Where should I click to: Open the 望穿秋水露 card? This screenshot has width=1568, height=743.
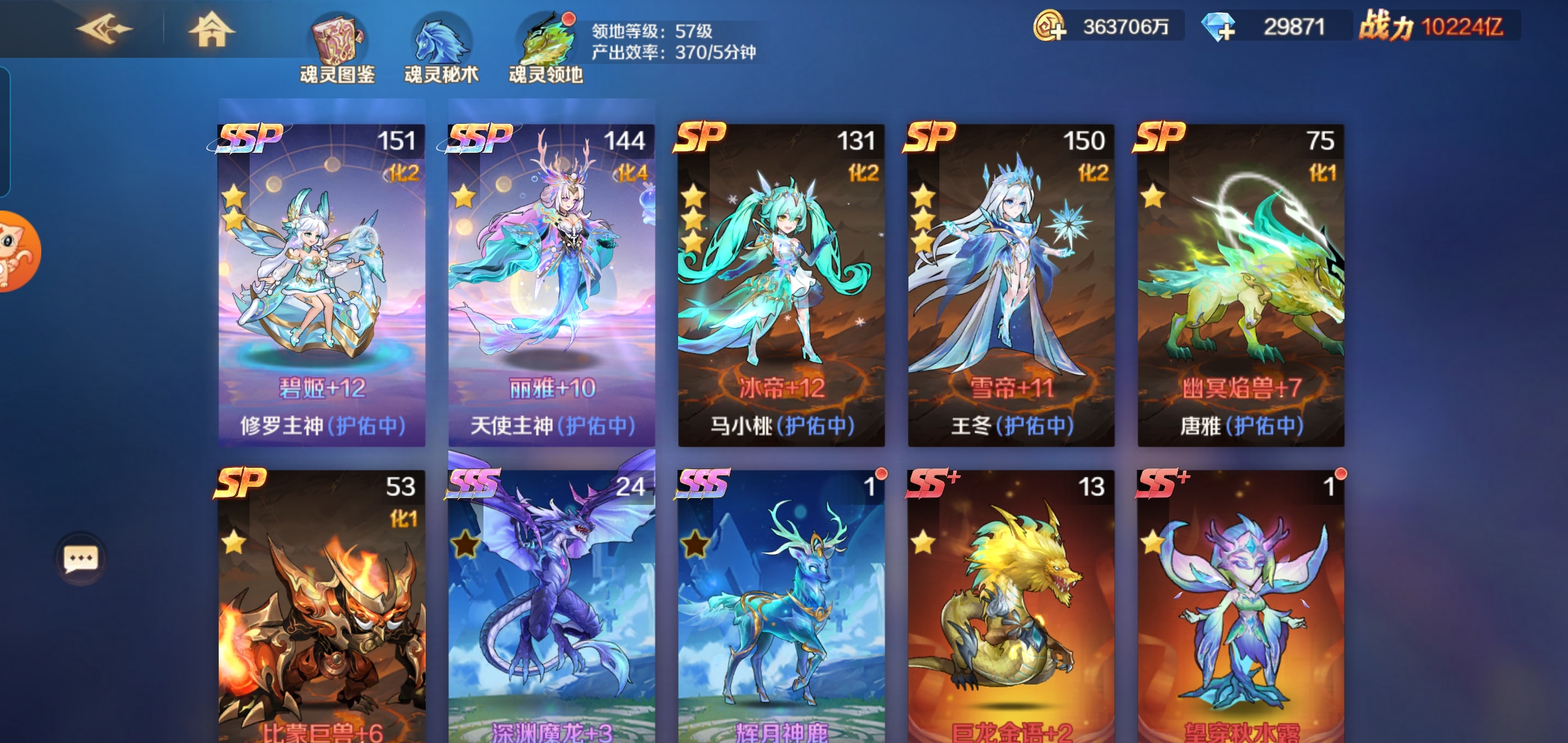point(1241,605)
